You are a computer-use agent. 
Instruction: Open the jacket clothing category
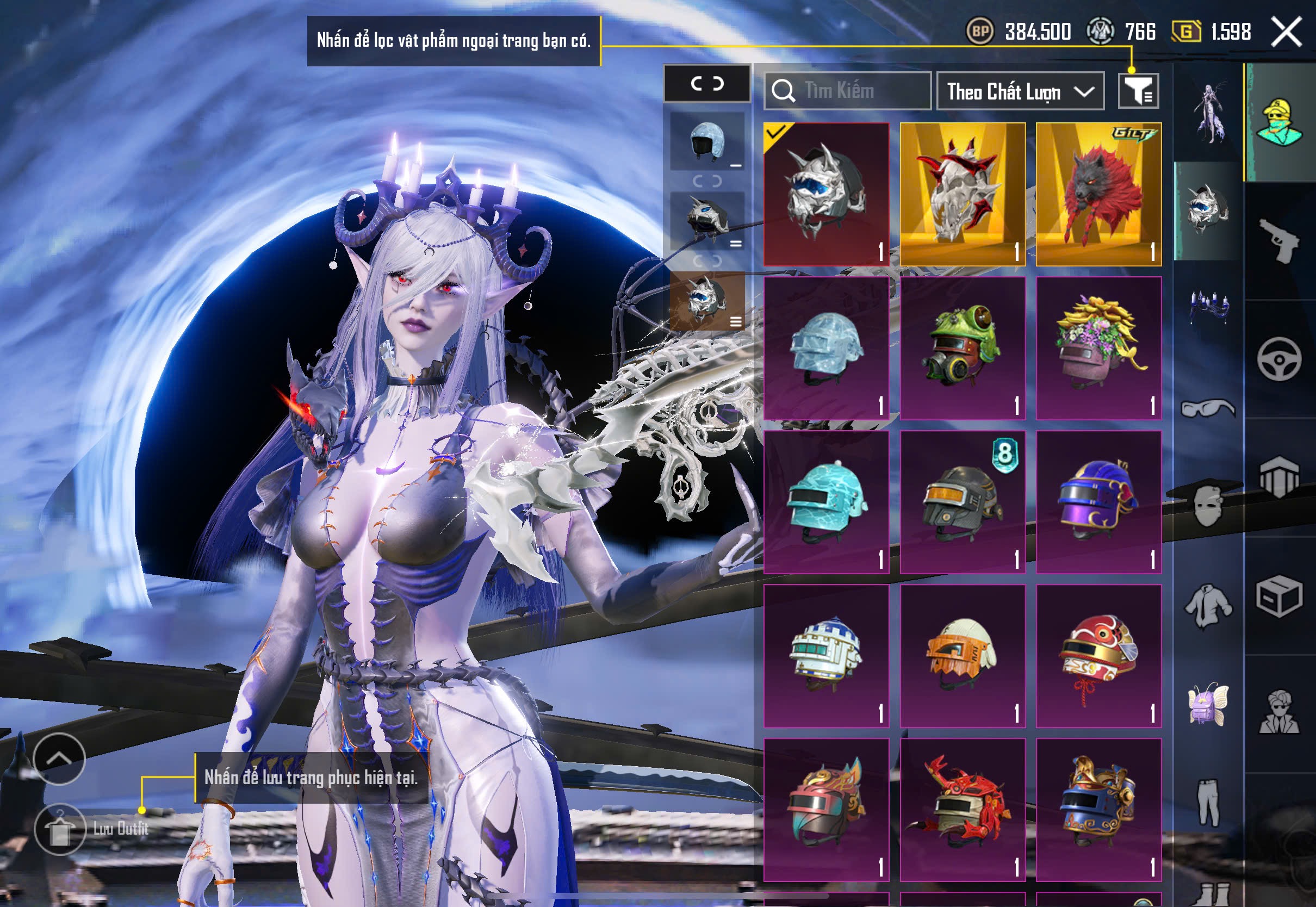1208,606
